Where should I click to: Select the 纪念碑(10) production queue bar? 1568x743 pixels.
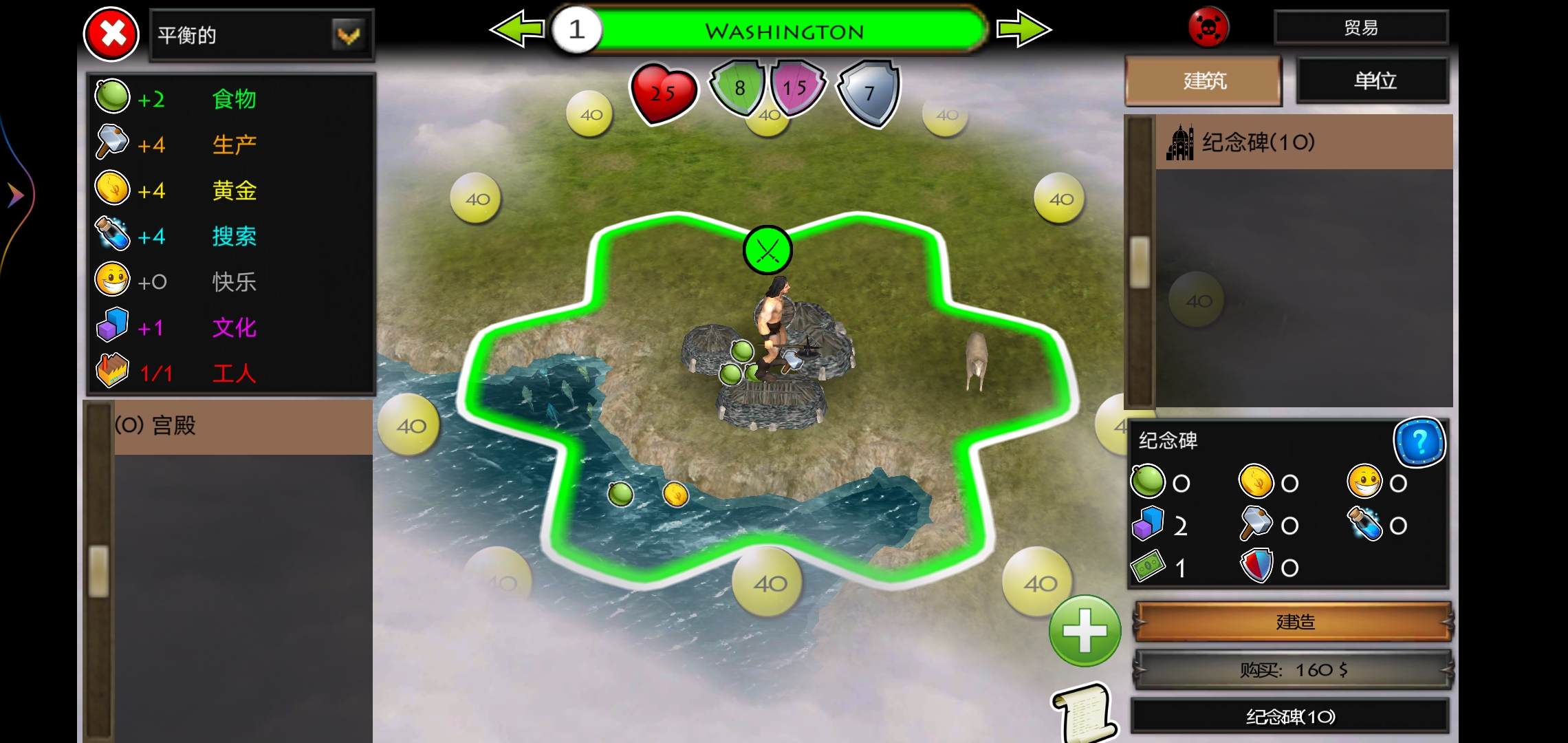pos(1290,717)
